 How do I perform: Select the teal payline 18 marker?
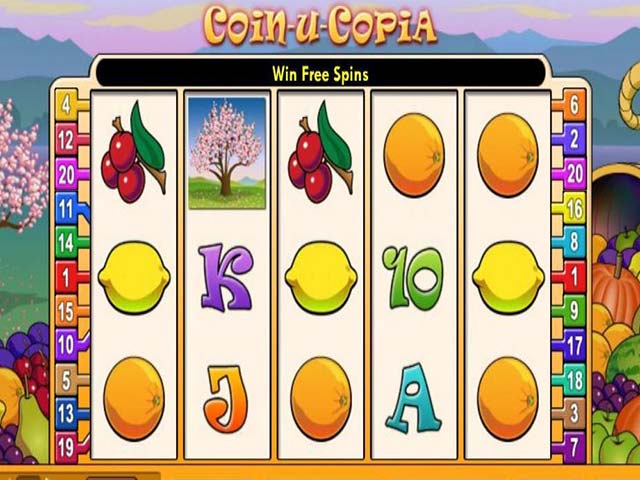[x=574, y=379]
